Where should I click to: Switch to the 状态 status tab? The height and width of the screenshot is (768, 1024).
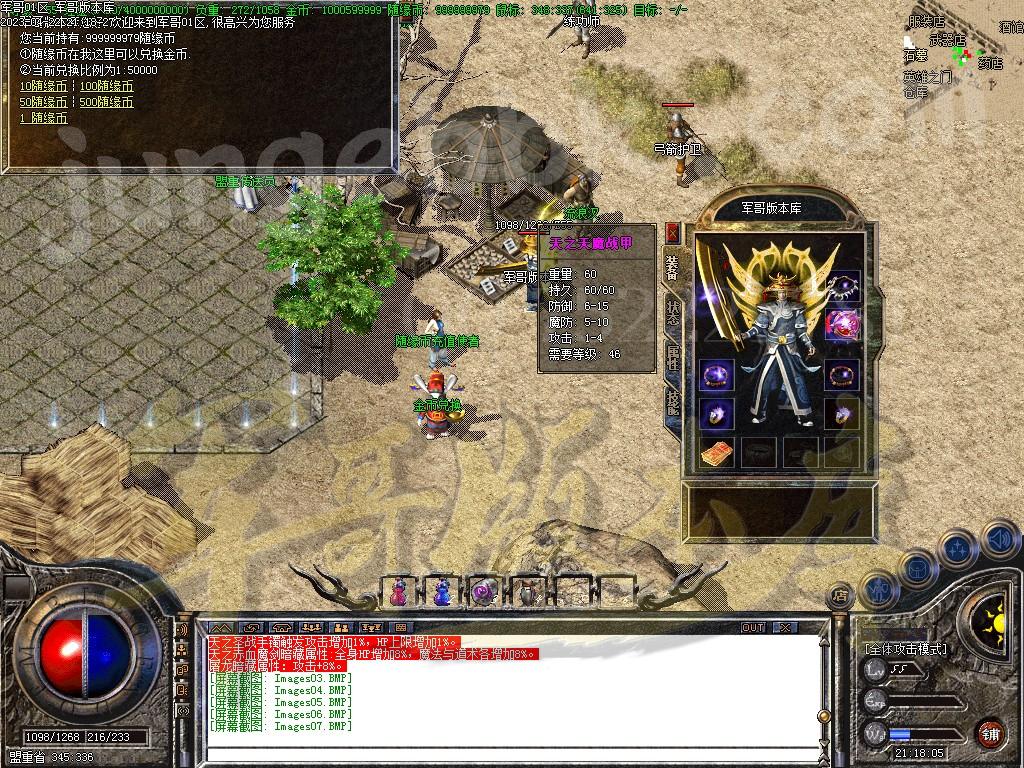[x=673, y=310]
